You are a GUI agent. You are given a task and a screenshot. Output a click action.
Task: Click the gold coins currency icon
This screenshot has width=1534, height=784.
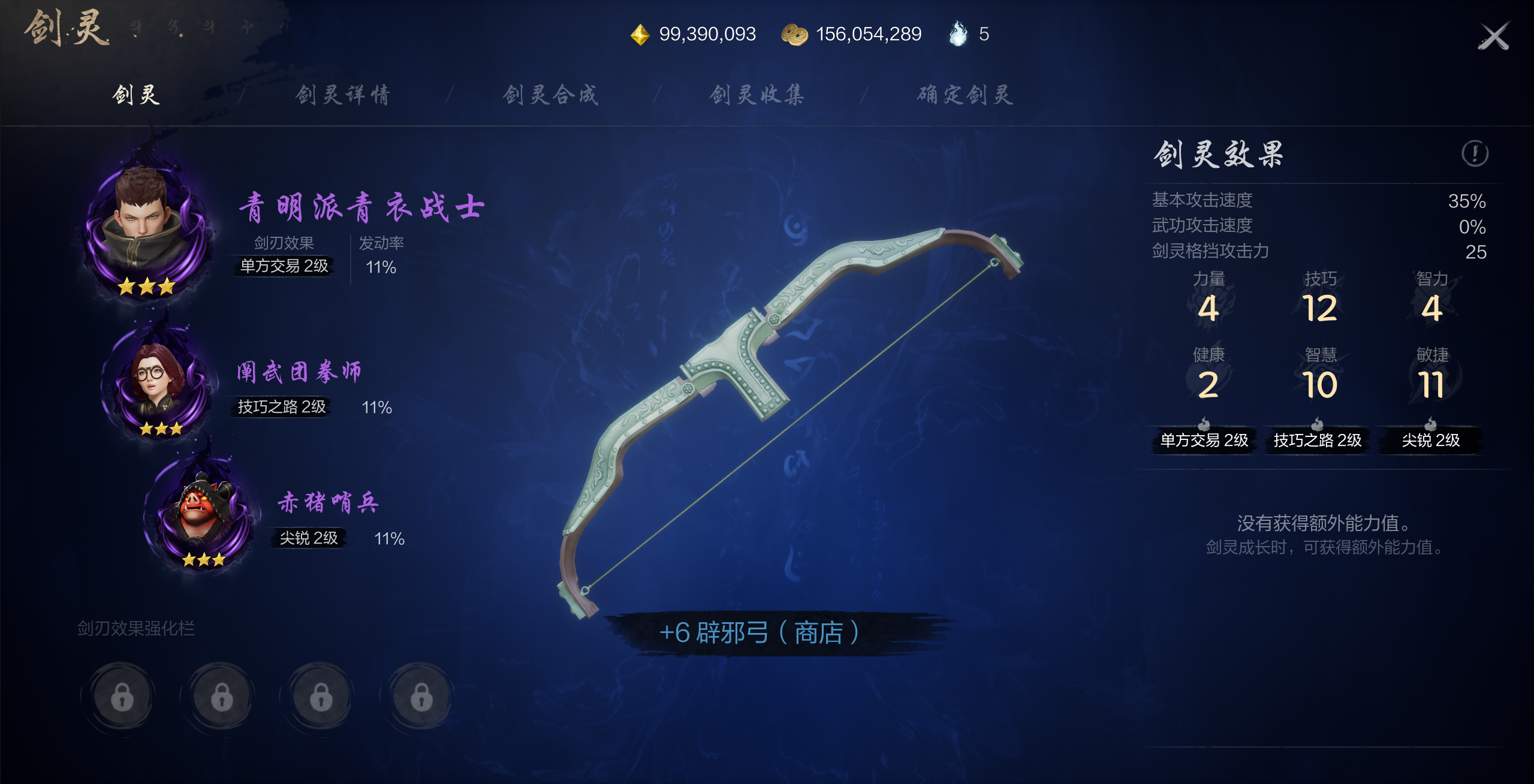(x=794, y=35)
